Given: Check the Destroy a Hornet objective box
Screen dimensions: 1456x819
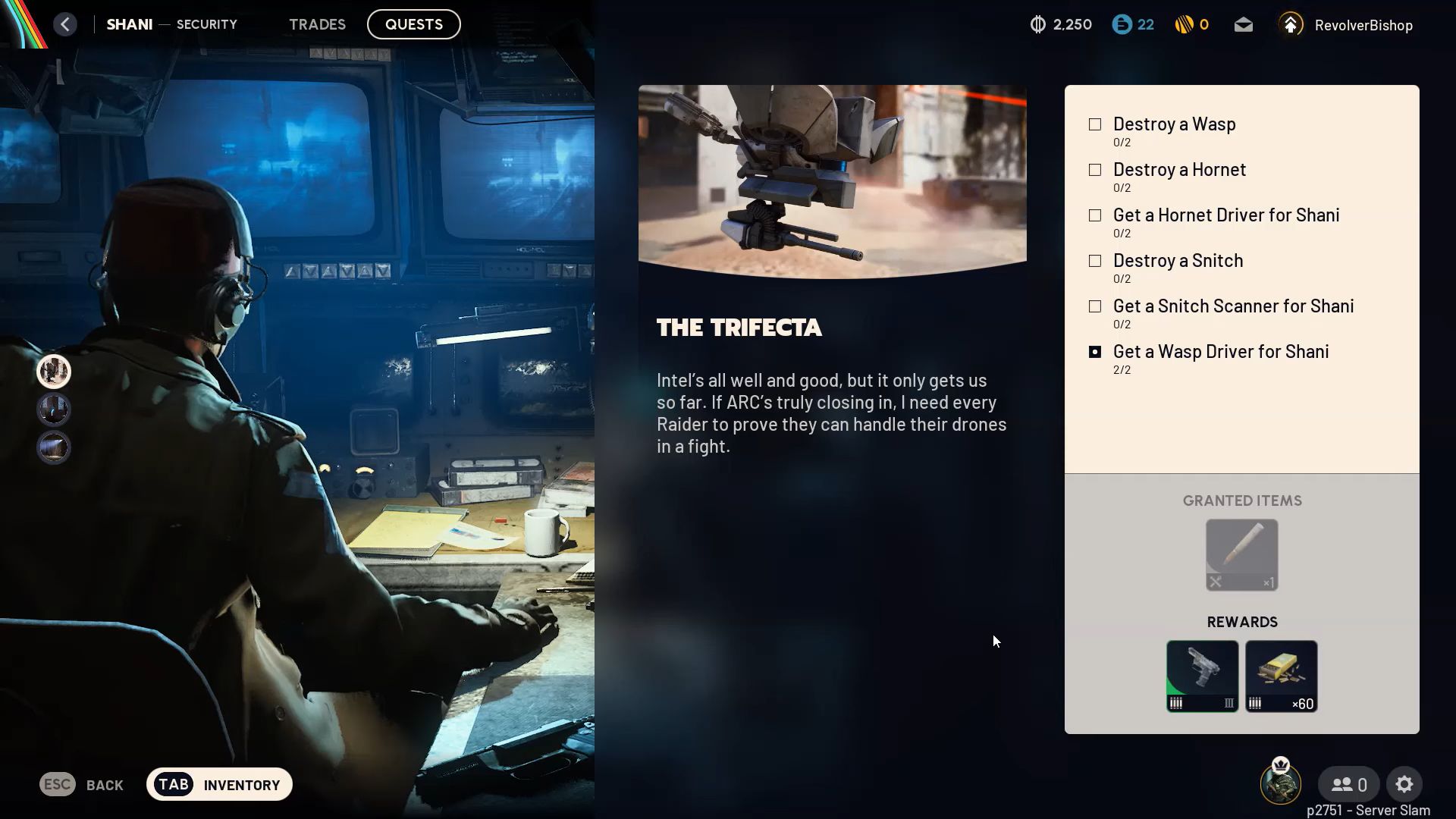Looking at the screenshot, I should pos(1094,169).
